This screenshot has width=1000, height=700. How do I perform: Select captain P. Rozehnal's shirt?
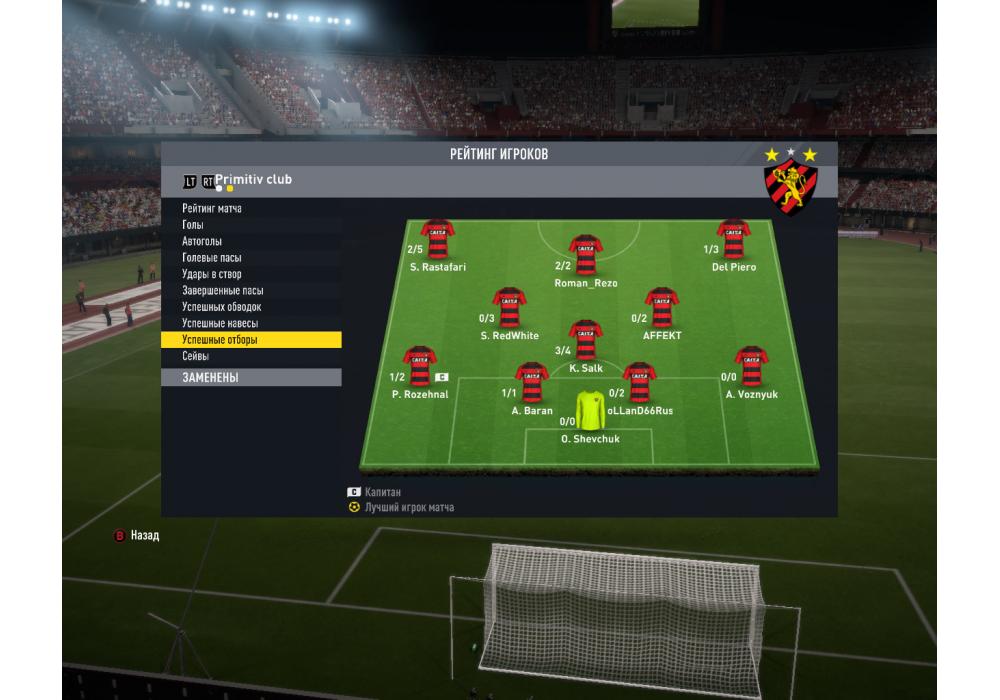click(420, 367)
